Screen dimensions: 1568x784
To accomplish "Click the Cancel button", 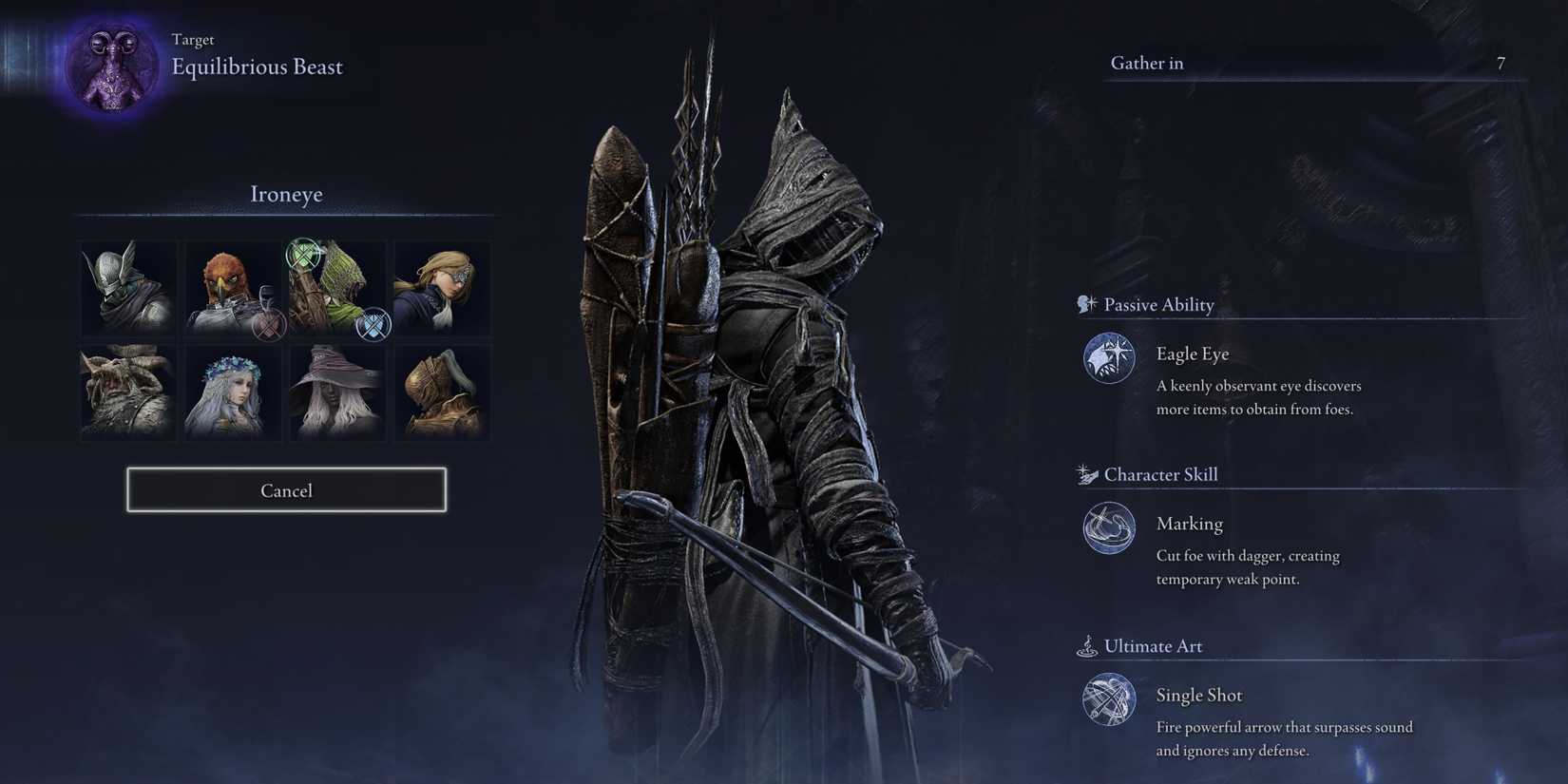I will coord(286,490).
